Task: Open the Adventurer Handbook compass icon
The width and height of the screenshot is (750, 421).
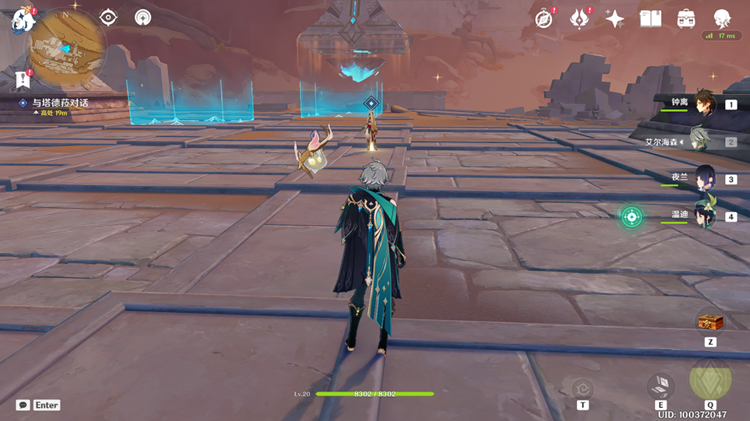Action: [545, 18]
